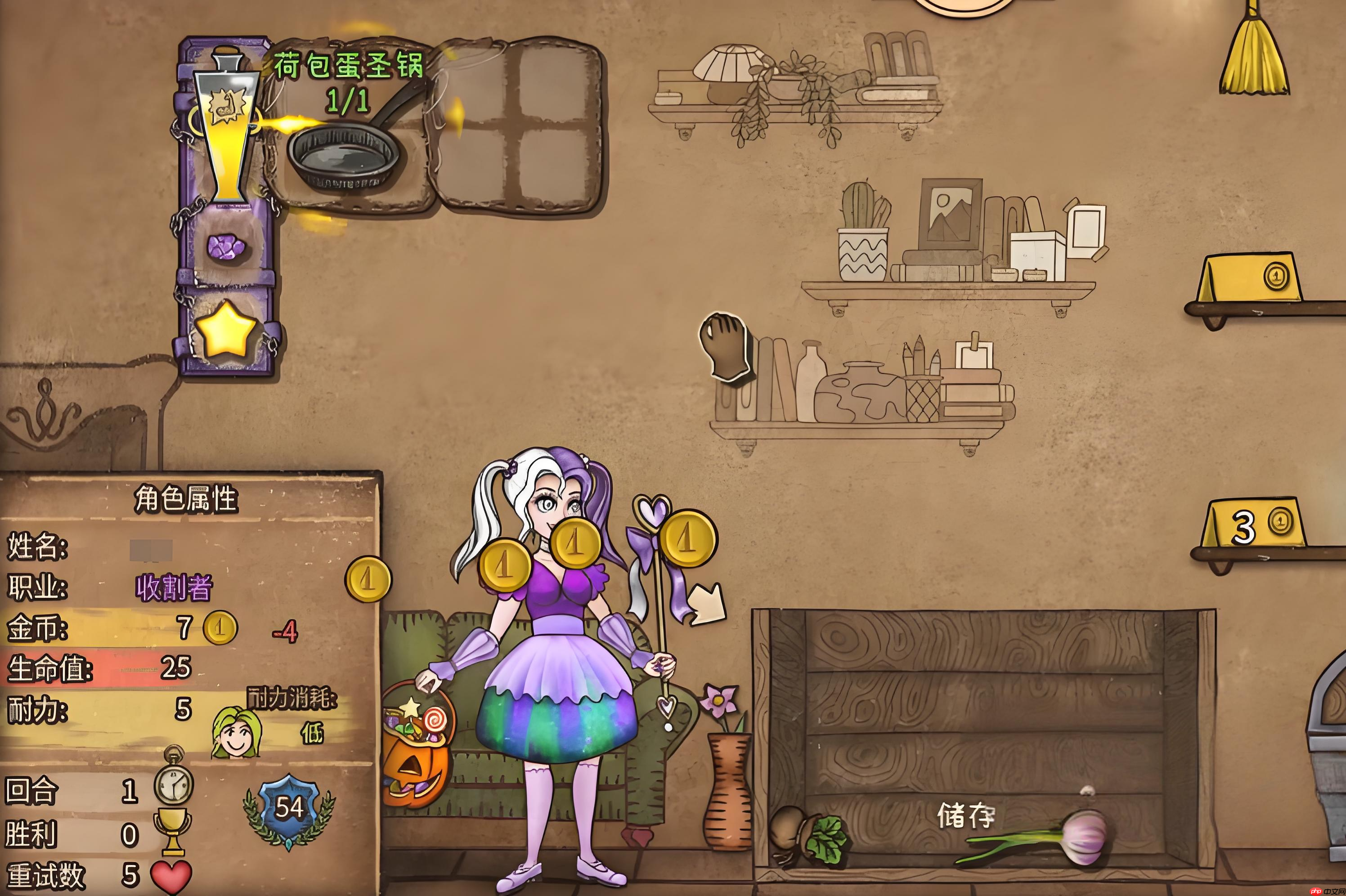
Task: Click the yellow broom icon
Action: pyautogui.click(x=1255, y=54)
